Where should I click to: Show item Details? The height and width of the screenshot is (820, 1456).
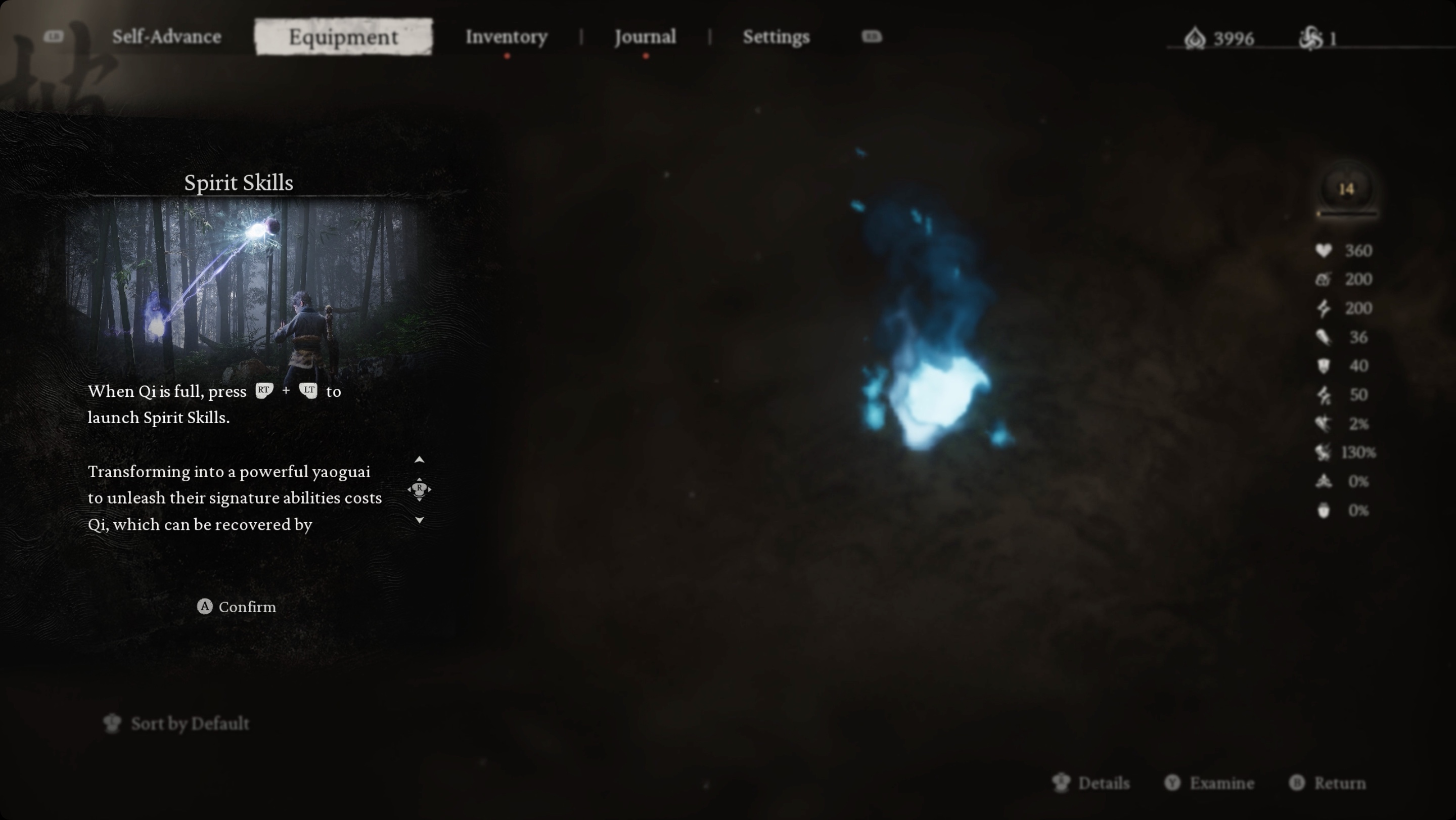(x=1091, y=783)
